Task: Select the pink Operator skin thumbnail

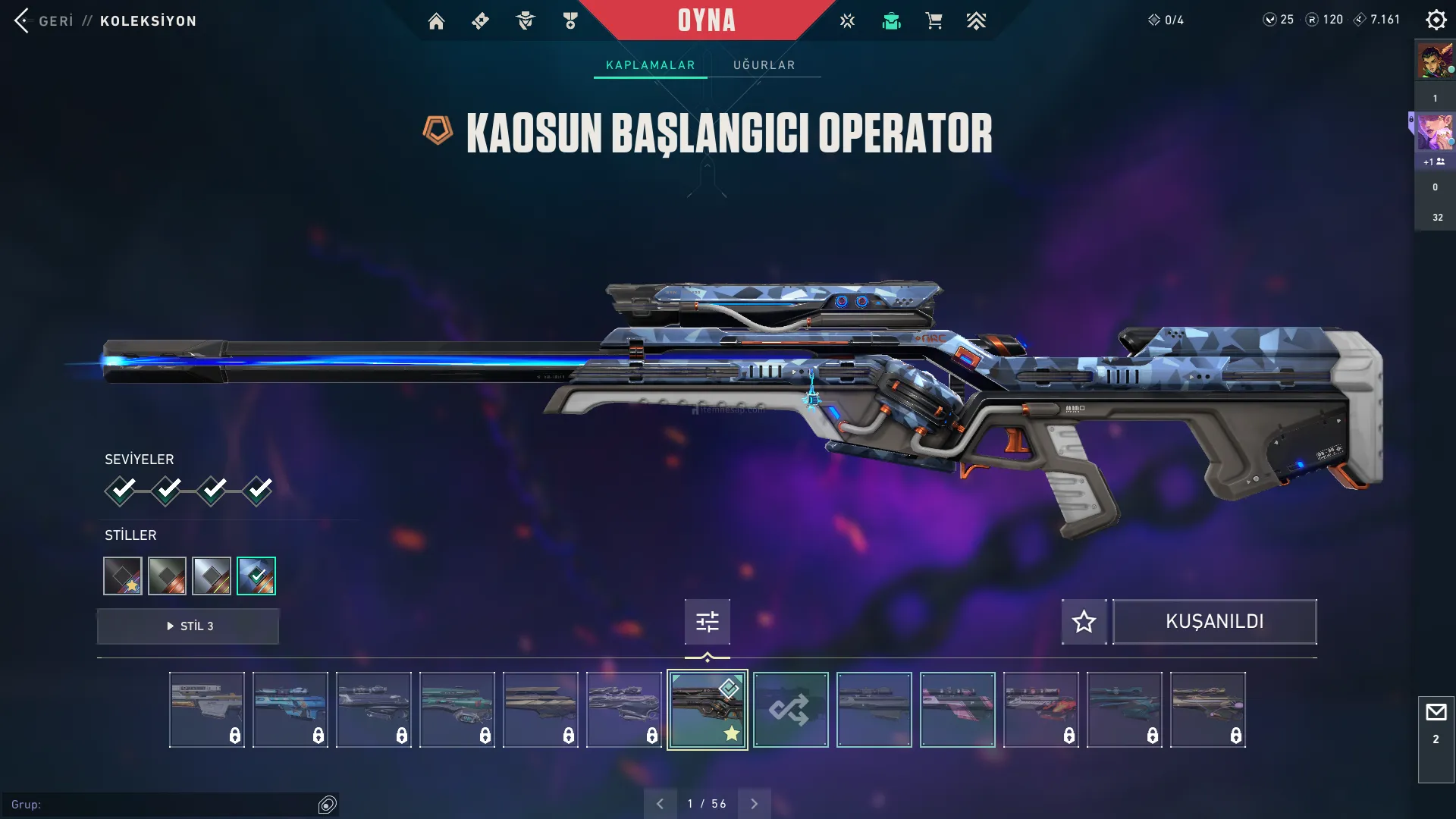Action: coord(957,710)
